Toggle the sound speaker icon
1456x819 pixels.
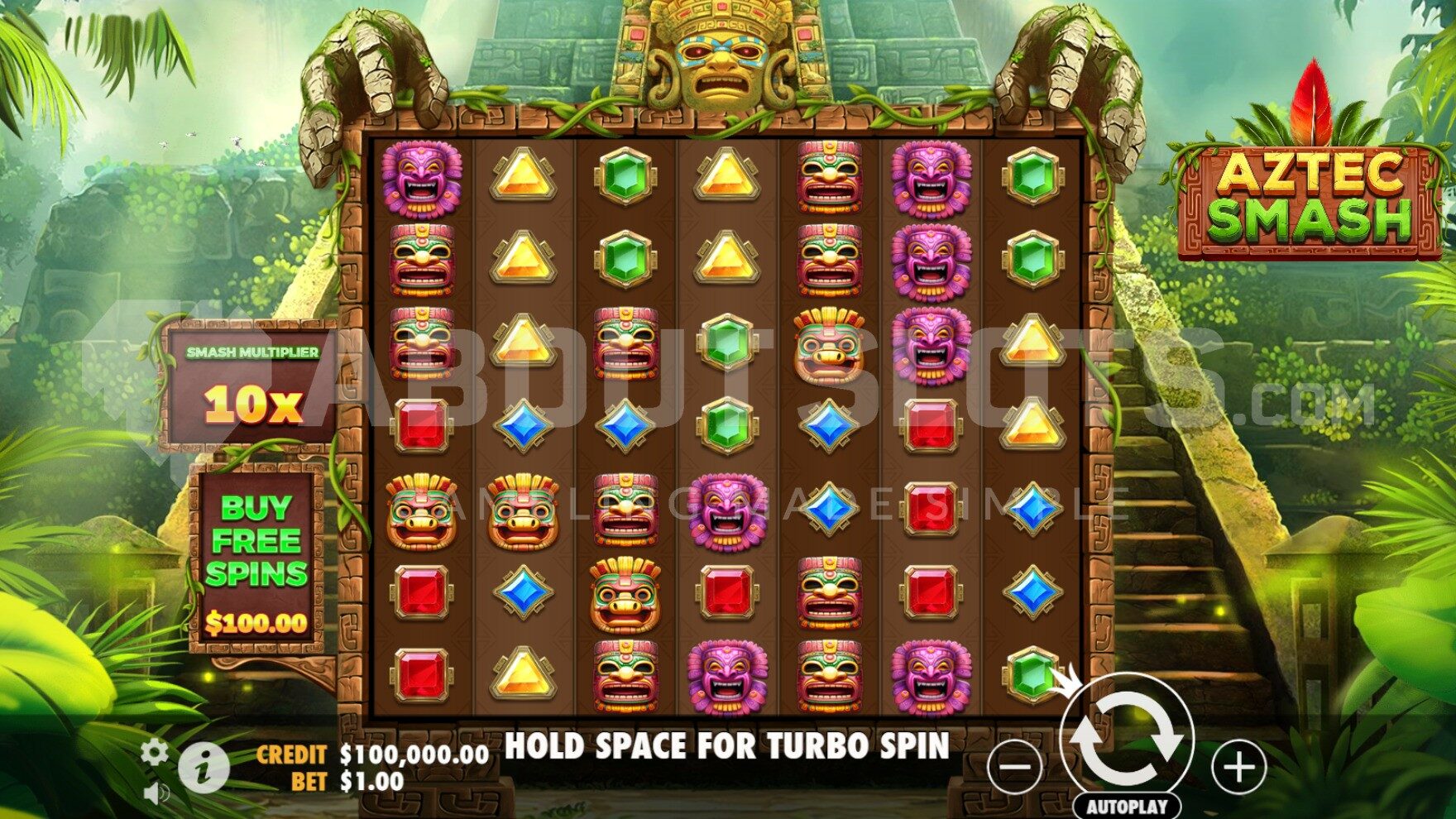[x=155, y=794]
